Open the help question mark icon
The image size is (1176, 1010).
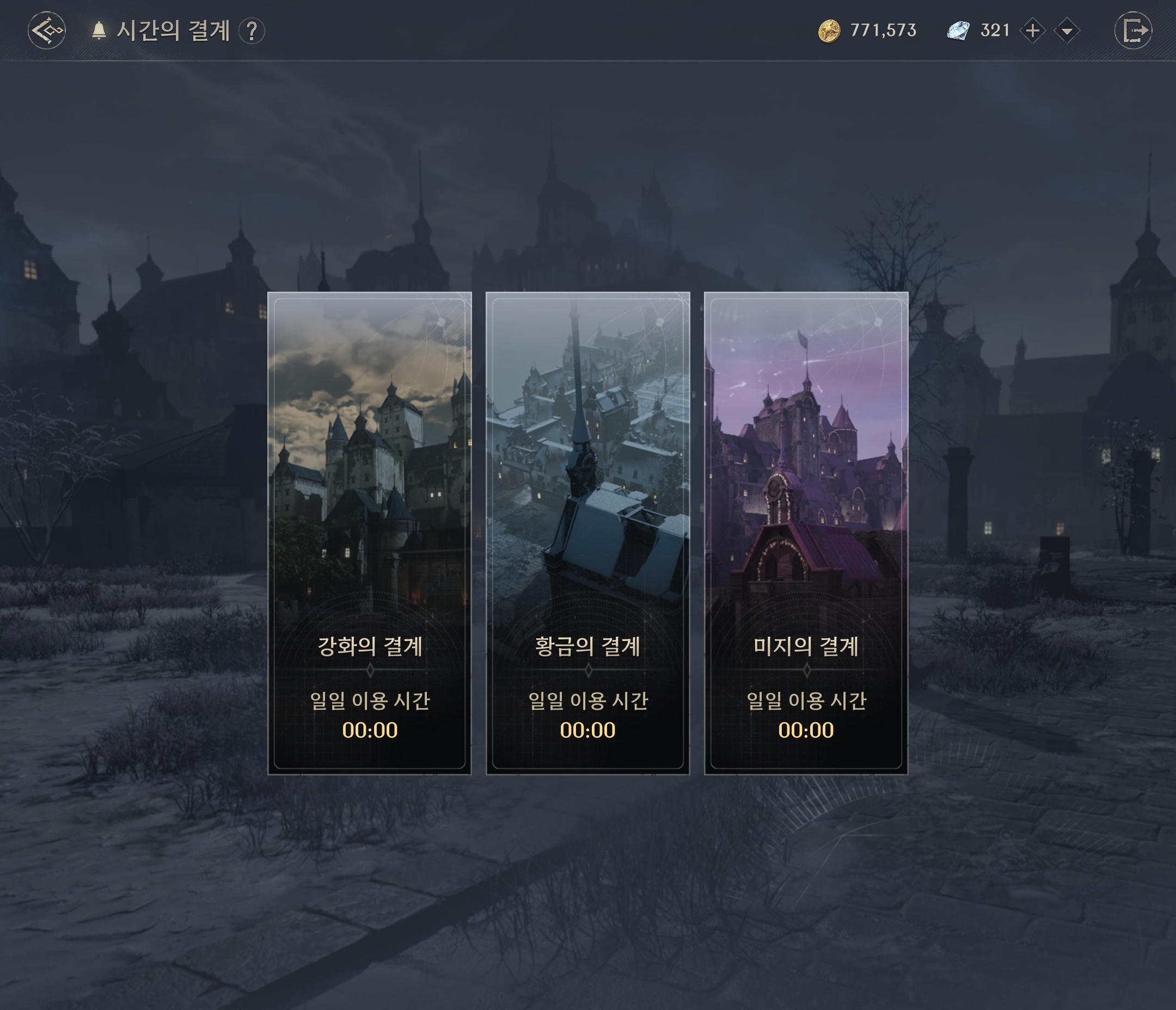point(252,30)
